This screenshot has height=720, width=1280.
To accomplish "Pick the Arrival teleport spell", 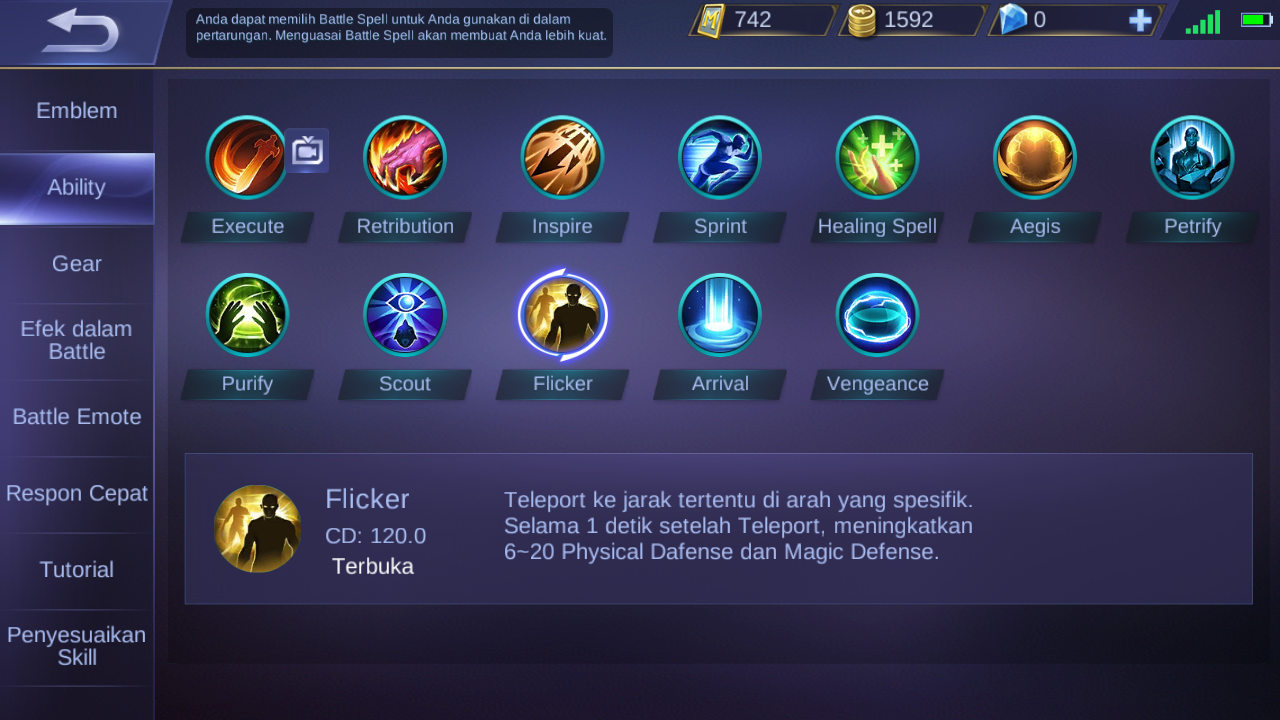I will (x=720, y=315).
